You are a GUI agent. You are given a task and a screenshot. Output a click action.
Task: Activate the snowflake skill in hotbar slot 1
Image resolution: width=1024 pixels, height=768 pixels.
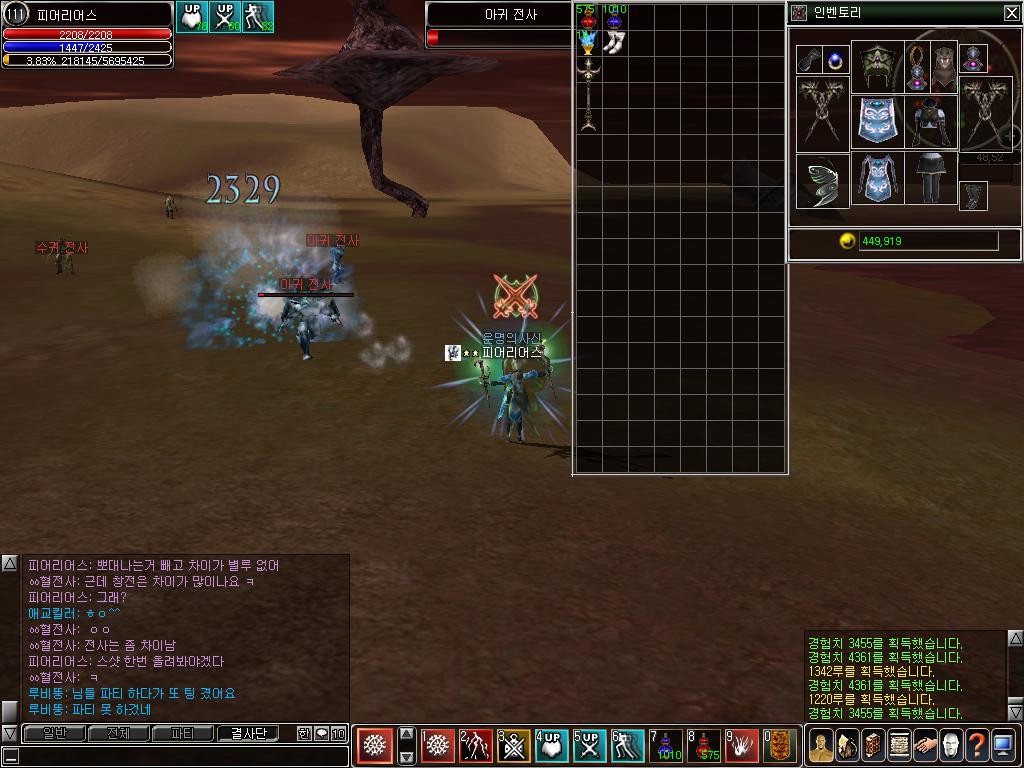click(438, 746)
